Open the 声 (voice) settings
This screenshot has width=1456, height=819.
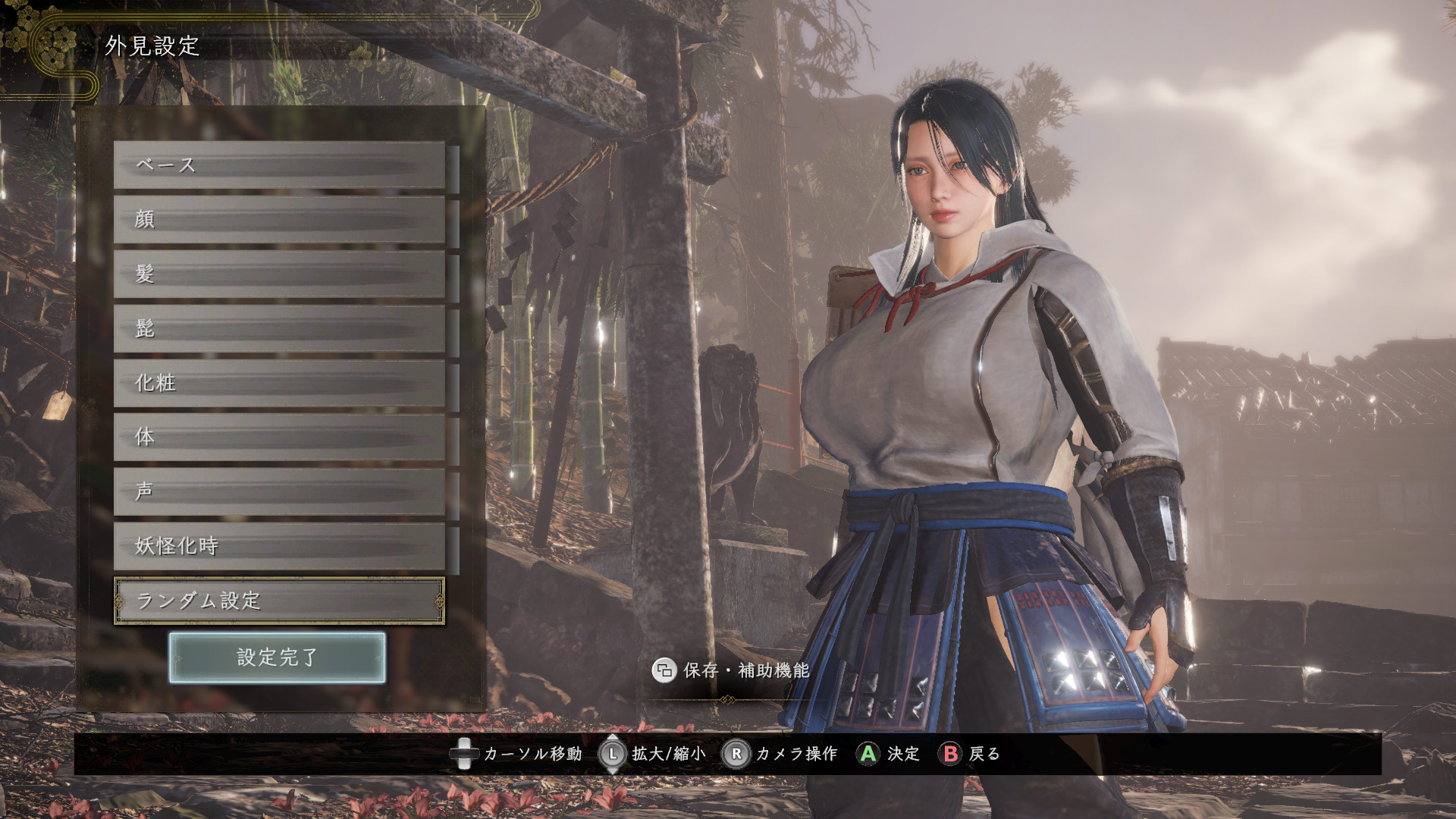279,492
